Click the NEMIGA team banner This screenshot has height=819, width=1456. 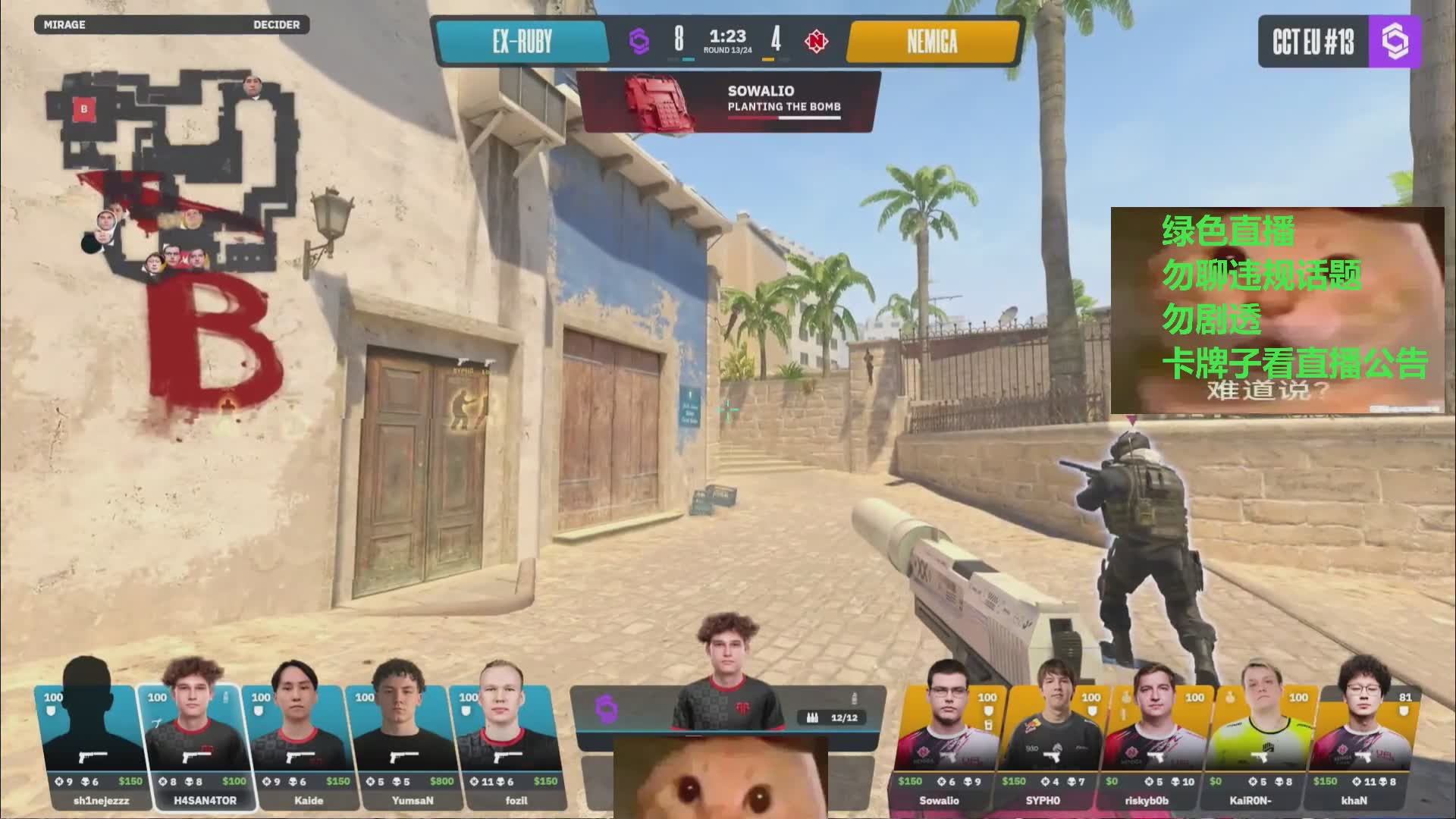point(932,41)
